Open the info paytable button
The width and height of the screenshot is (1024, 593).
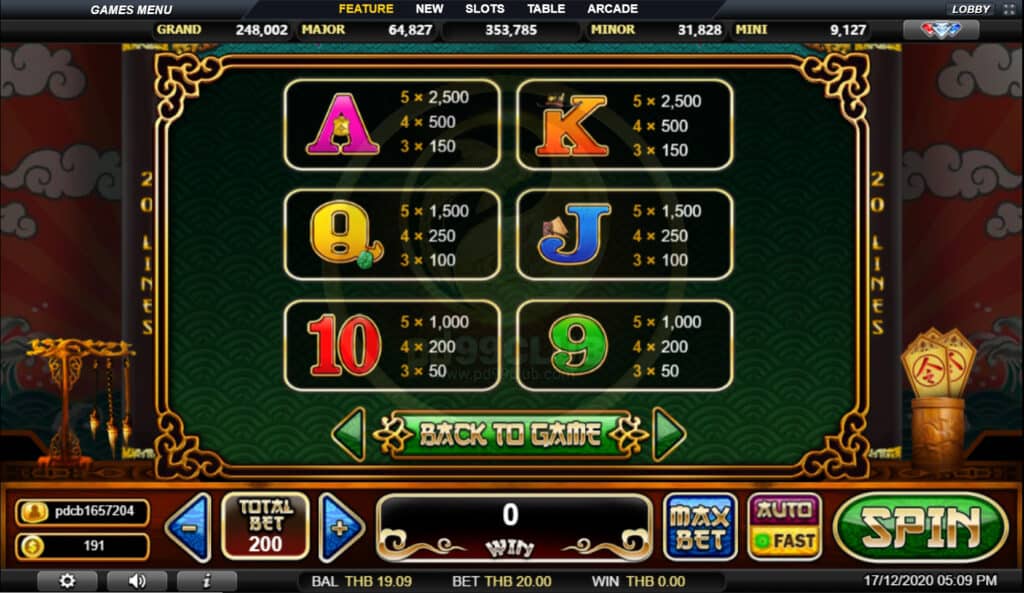tap(206, 580)
